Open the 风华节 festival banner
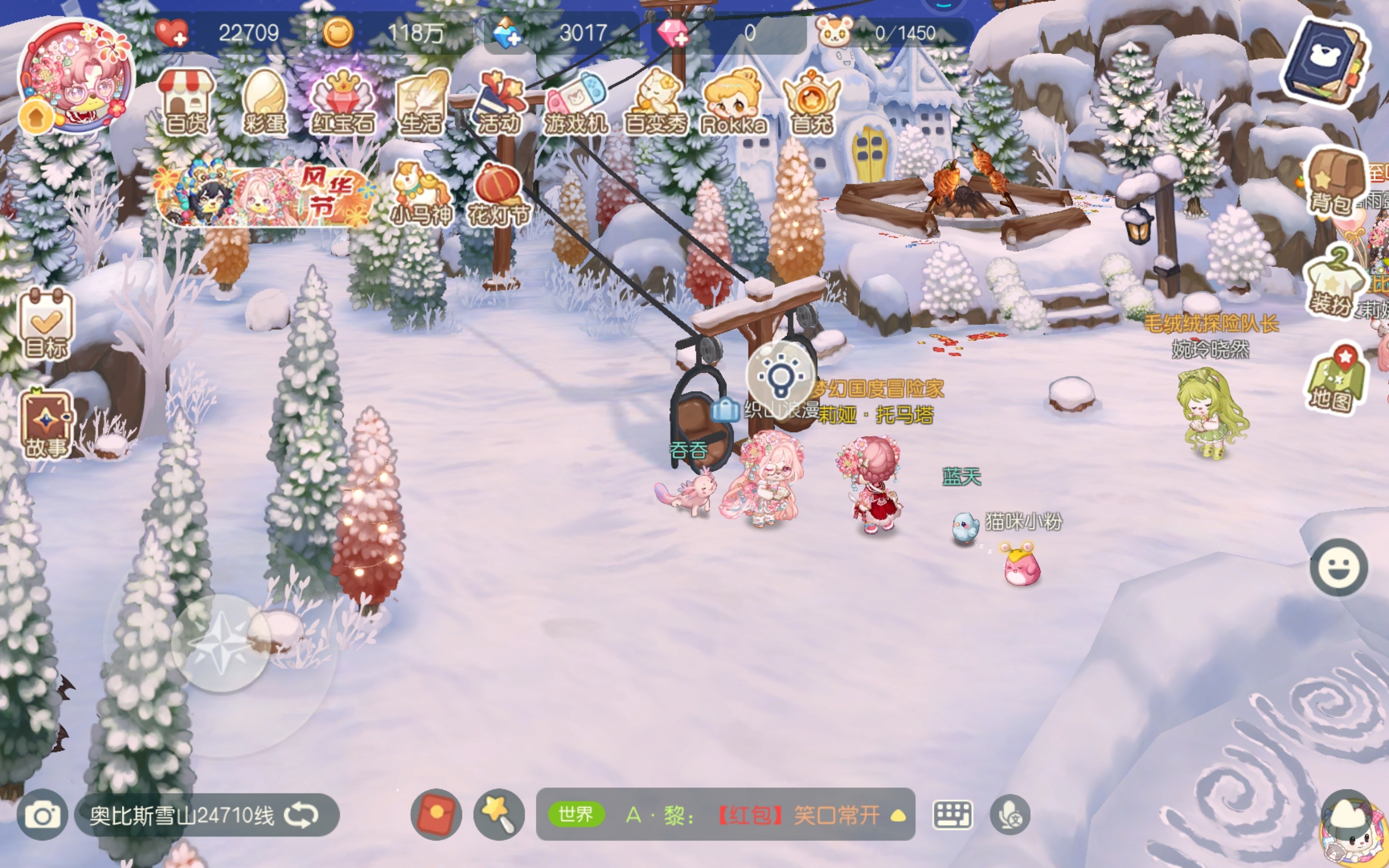Screen dimensions: 1389x868 (x=265, y=194)
